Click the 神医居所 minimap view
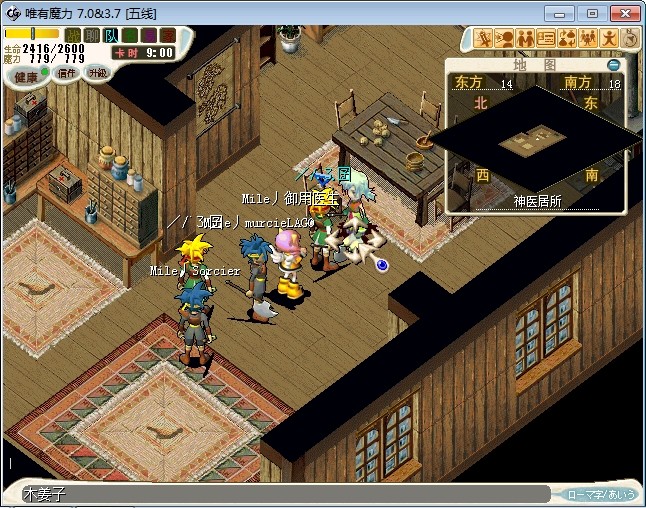The image size is (646, 508). (537, 145)
